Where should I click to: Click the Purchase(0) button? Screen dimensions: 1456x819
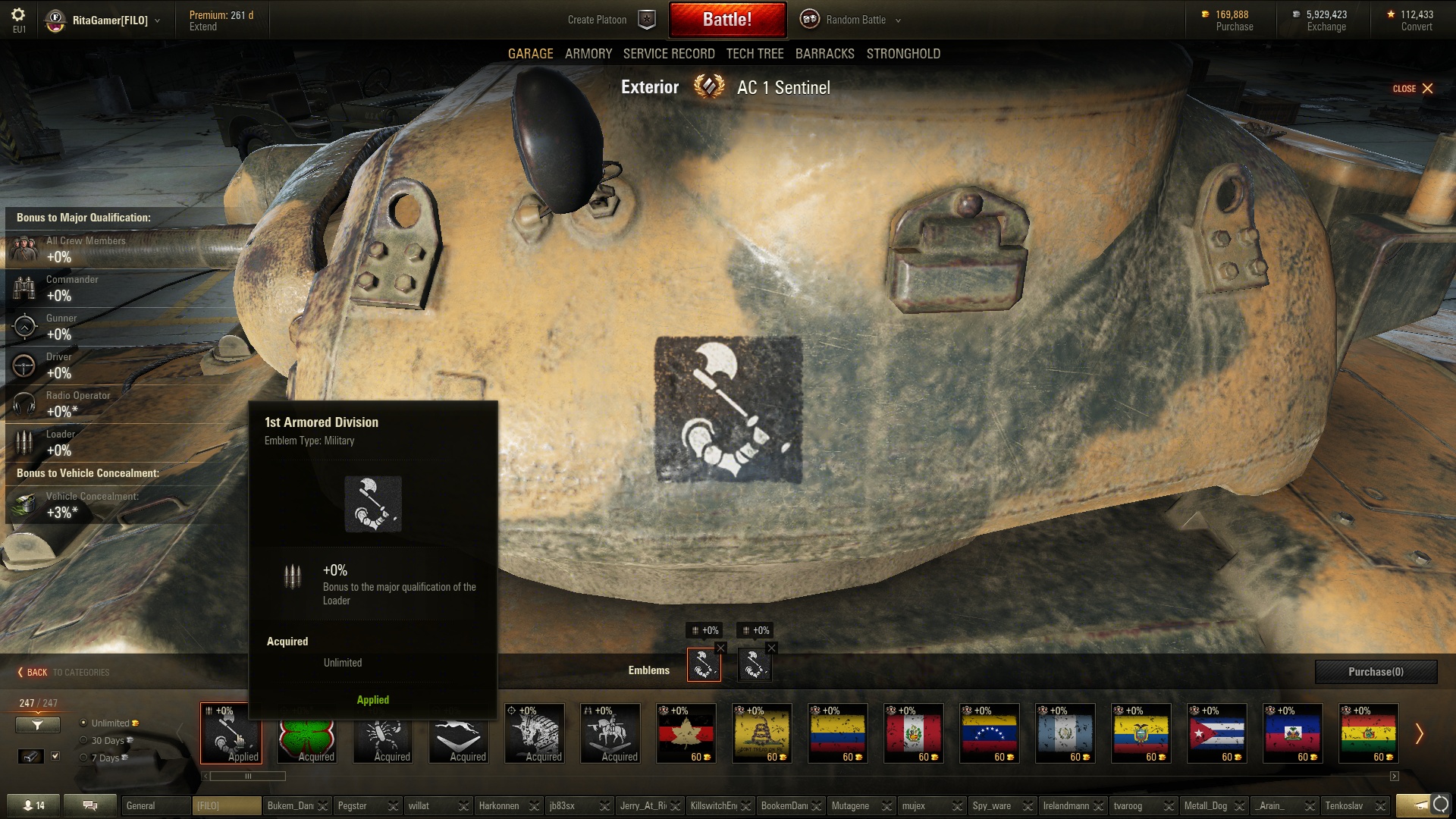coord(1376,672)
